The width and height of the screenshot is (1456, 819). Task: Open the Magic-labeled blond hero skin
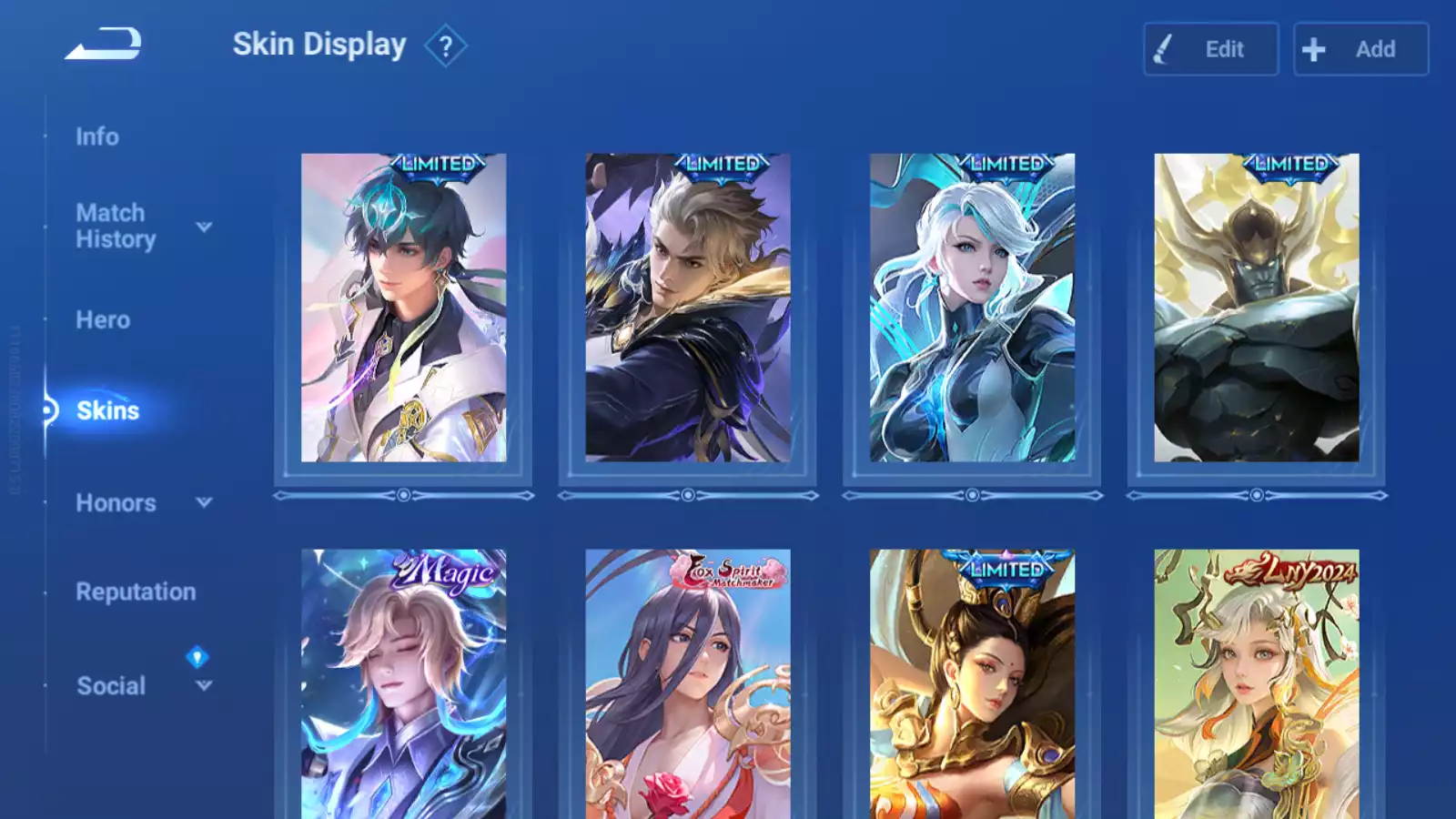(404, 684)
